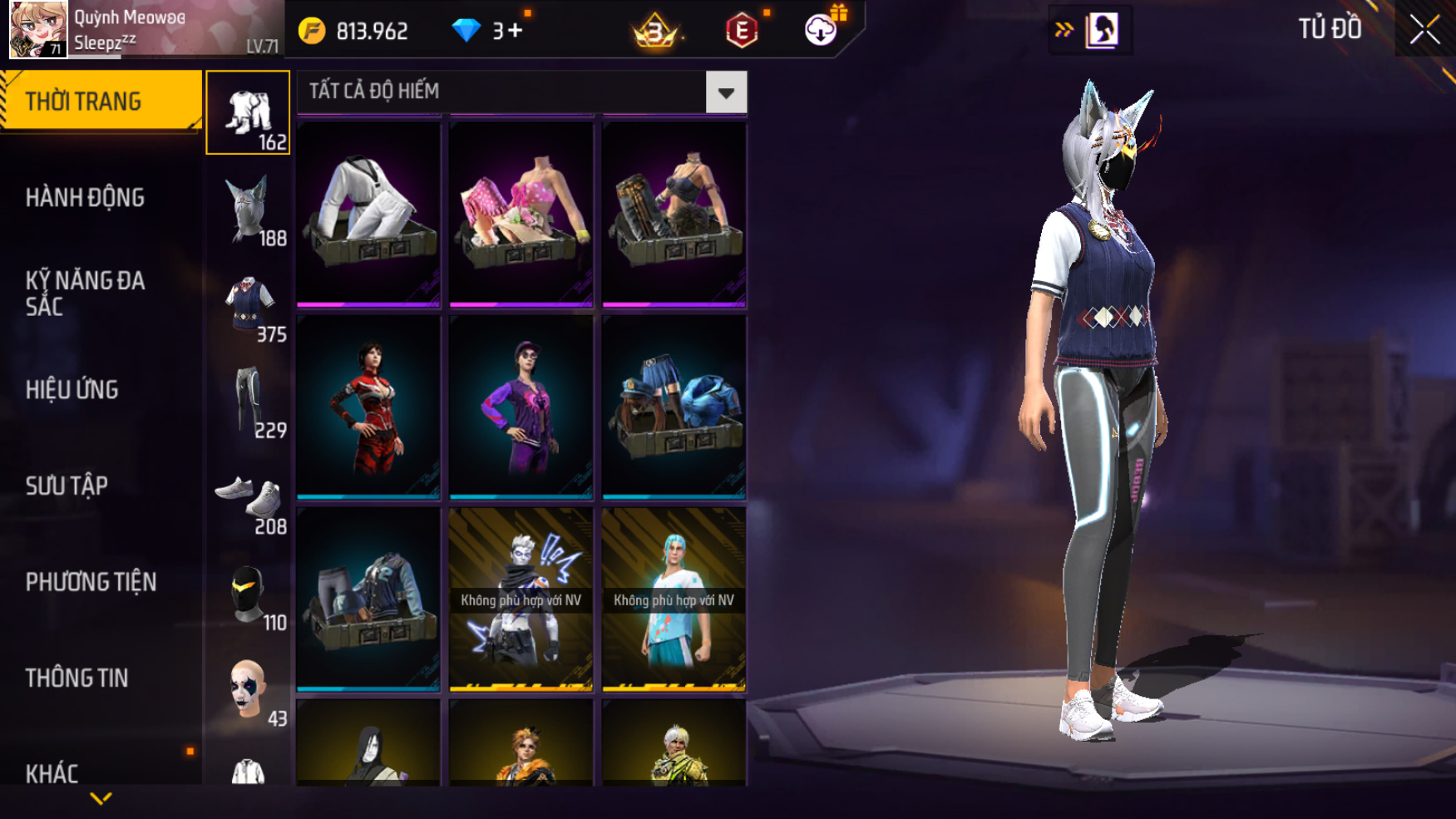Open the face paint category showing 43

(248, 690)
